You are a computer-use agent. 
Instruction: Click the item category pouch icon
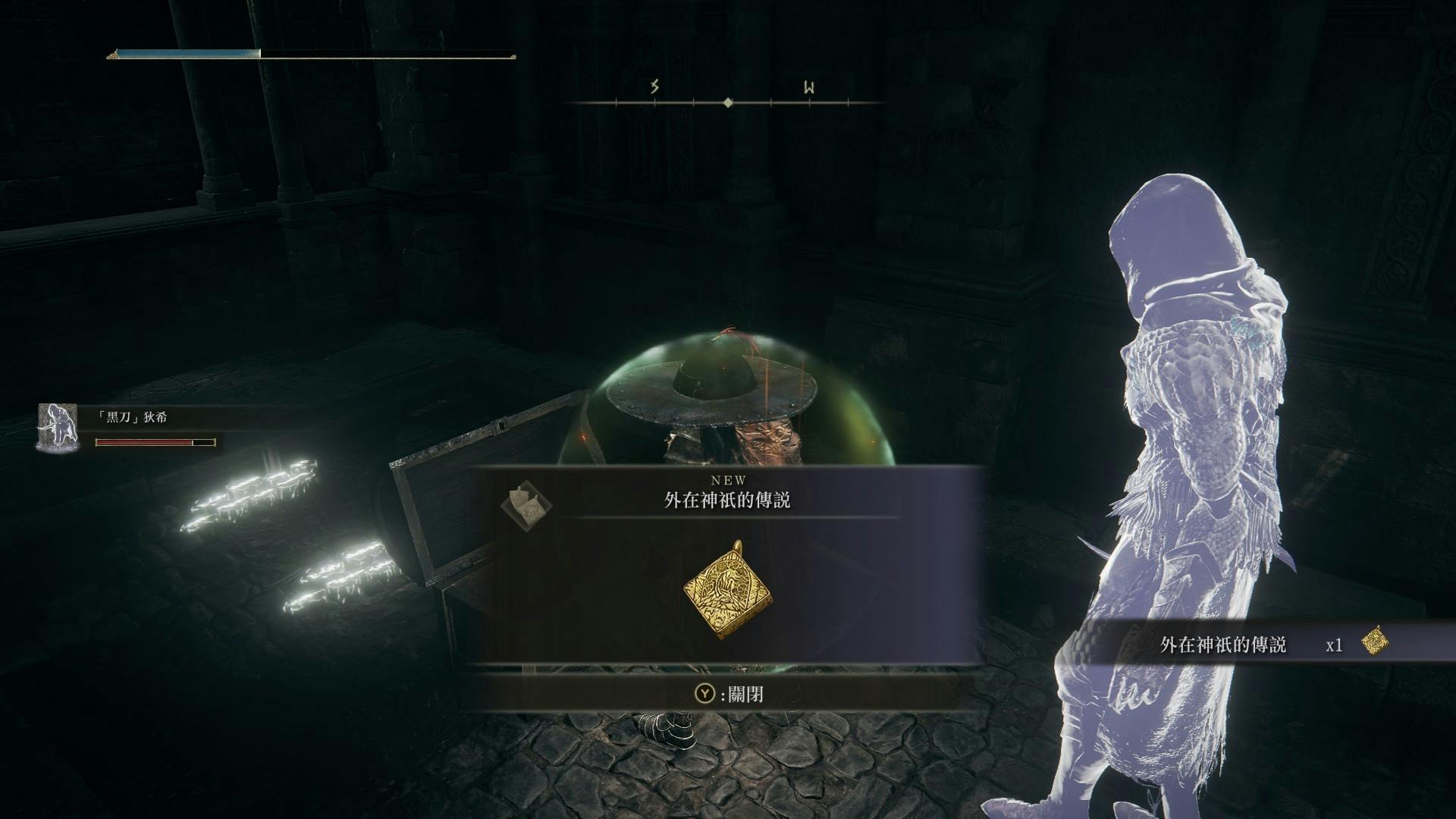(x=526, y=501)
